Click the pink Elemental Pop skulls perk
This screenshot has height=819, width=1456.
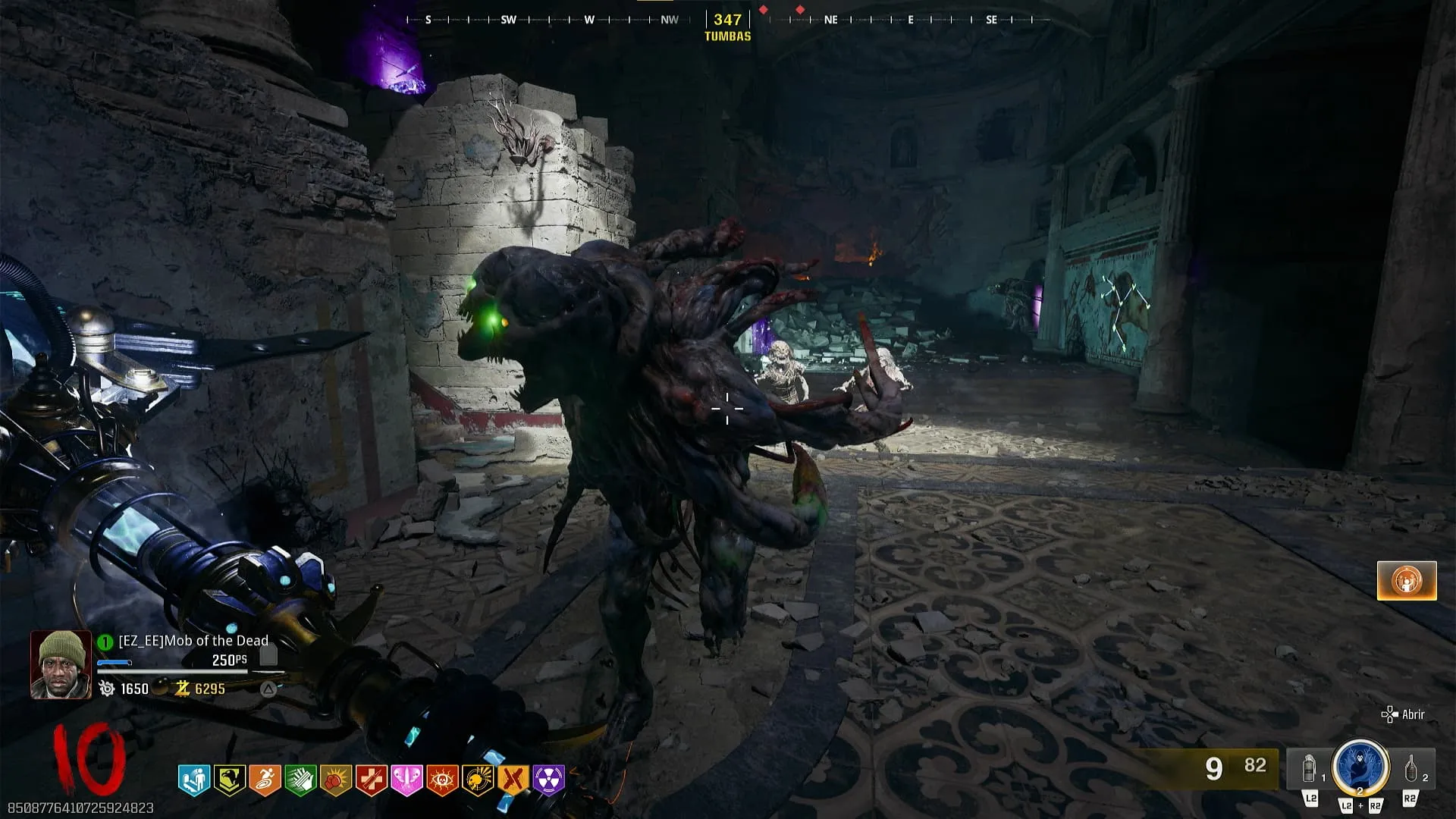pyautogui.click(x=406, y=780)
